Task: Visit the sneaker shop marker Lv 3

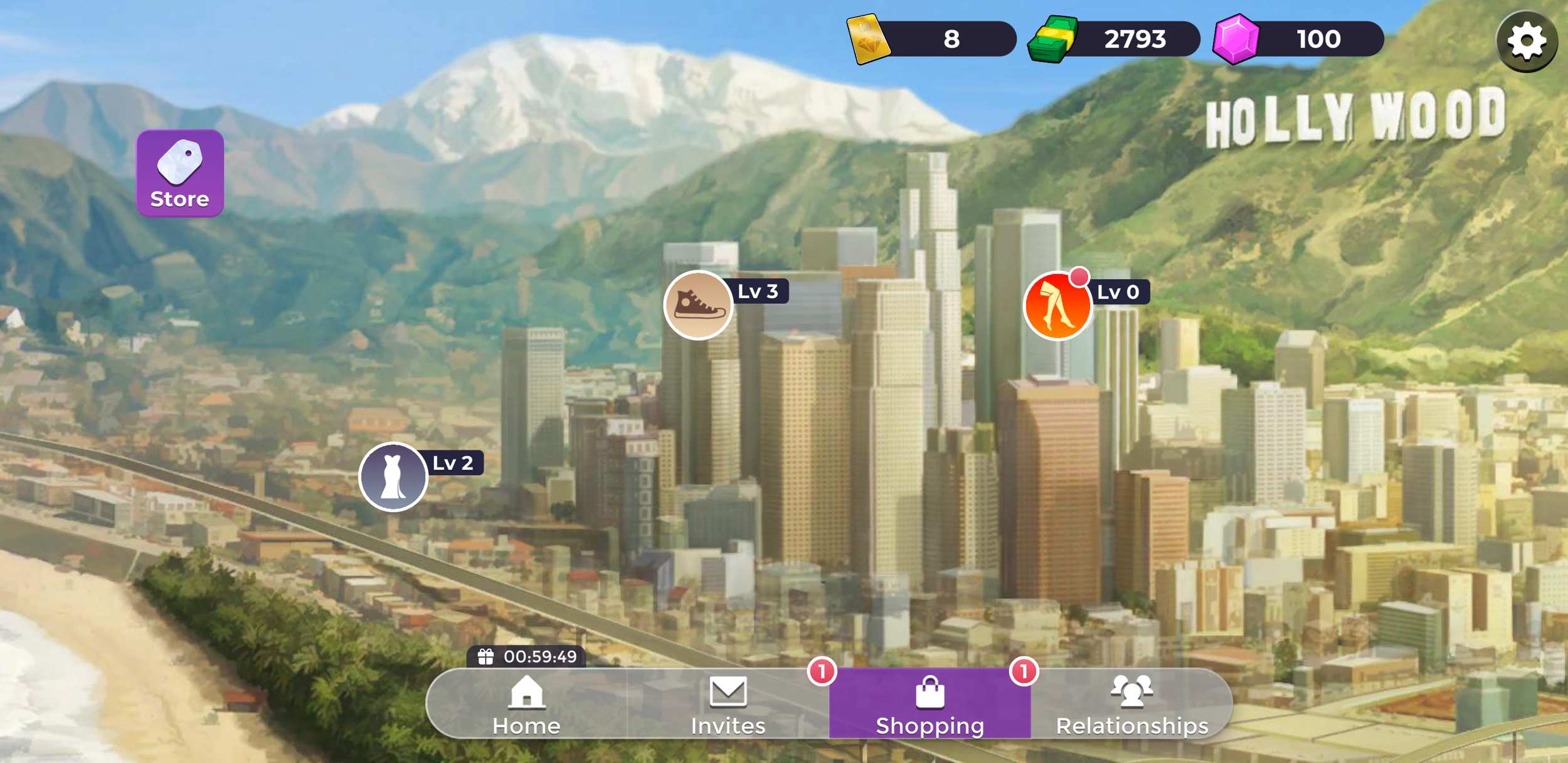Action: click(x=698, y=306)
